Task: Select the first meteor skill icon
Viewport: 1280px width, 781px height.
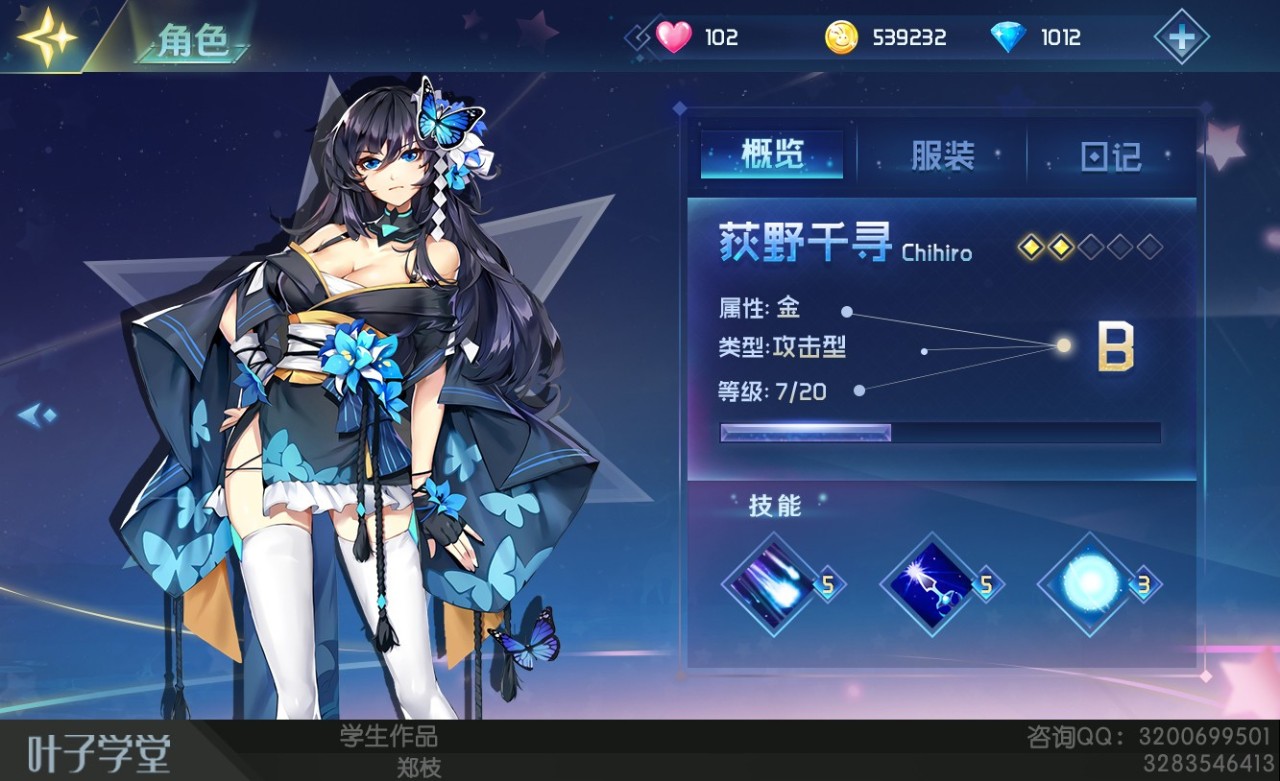Action: [x=770, y=583]
